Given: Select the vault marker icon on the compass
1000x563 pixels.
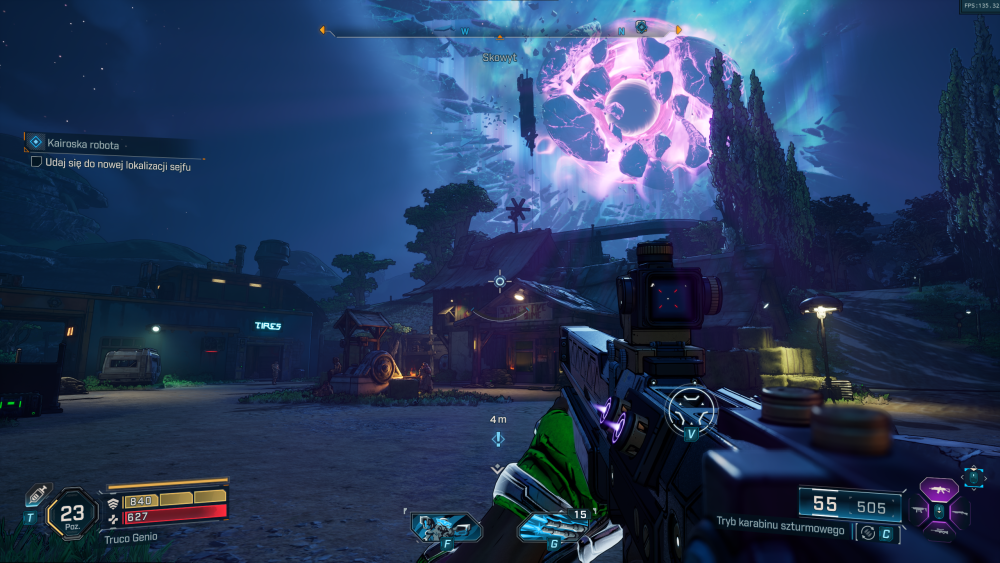Looking at the screenshot, I should tap(641, 27).
